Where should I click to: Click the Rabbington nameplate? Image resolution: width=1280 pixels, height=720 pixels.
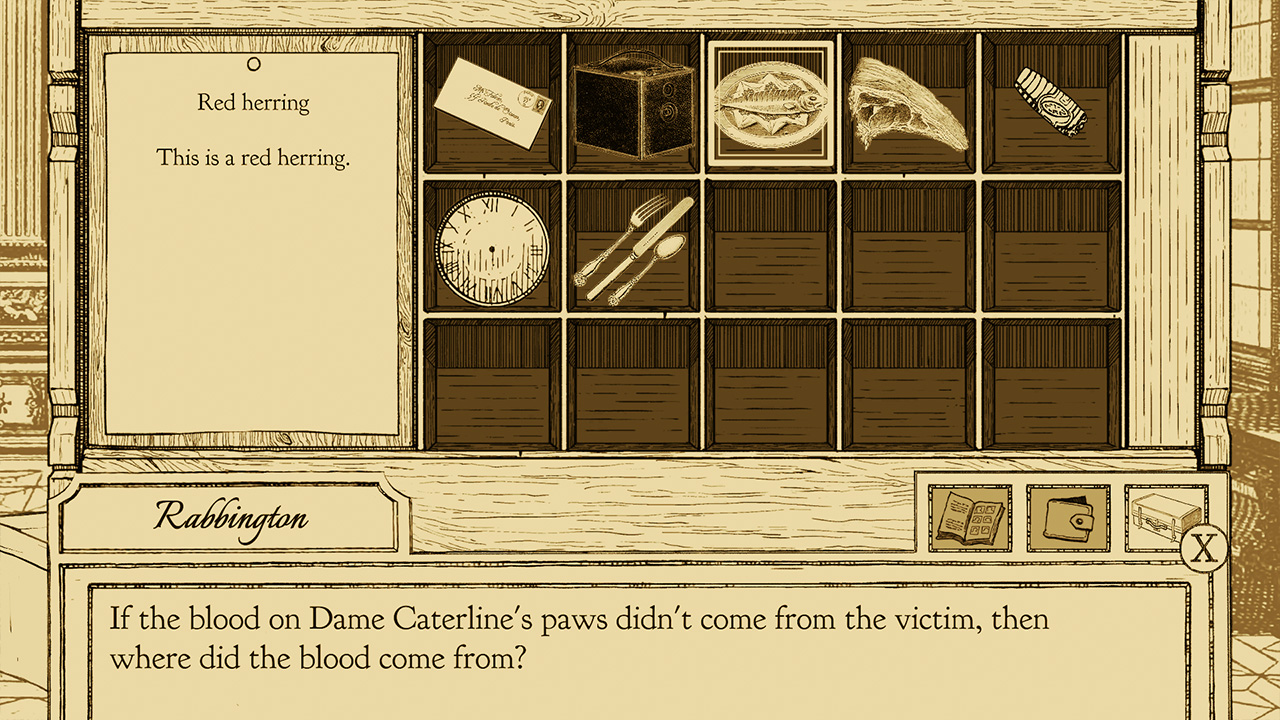[x=232, y=517]
